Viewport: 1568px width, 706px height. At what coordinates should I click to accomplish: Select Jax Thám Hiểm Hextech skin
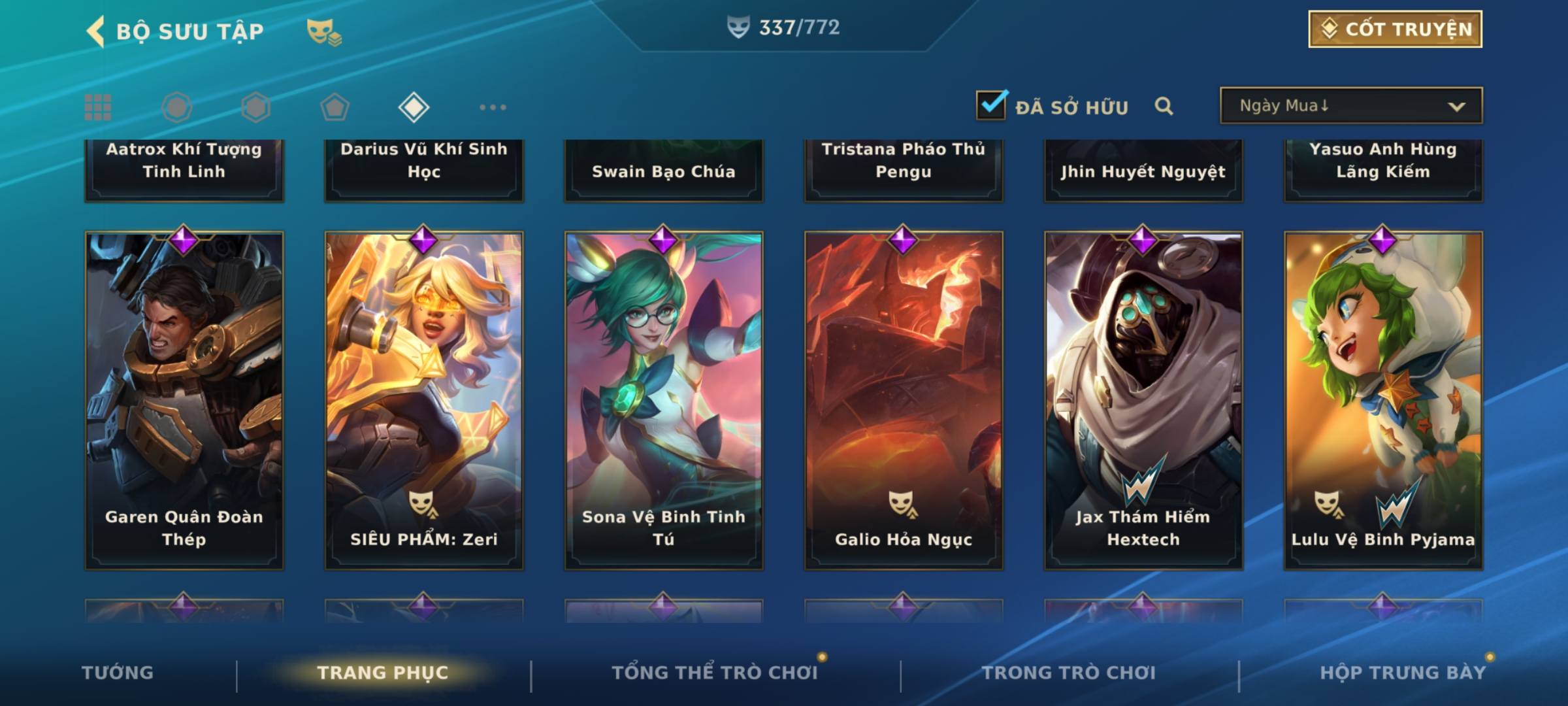click(1143, 400)
